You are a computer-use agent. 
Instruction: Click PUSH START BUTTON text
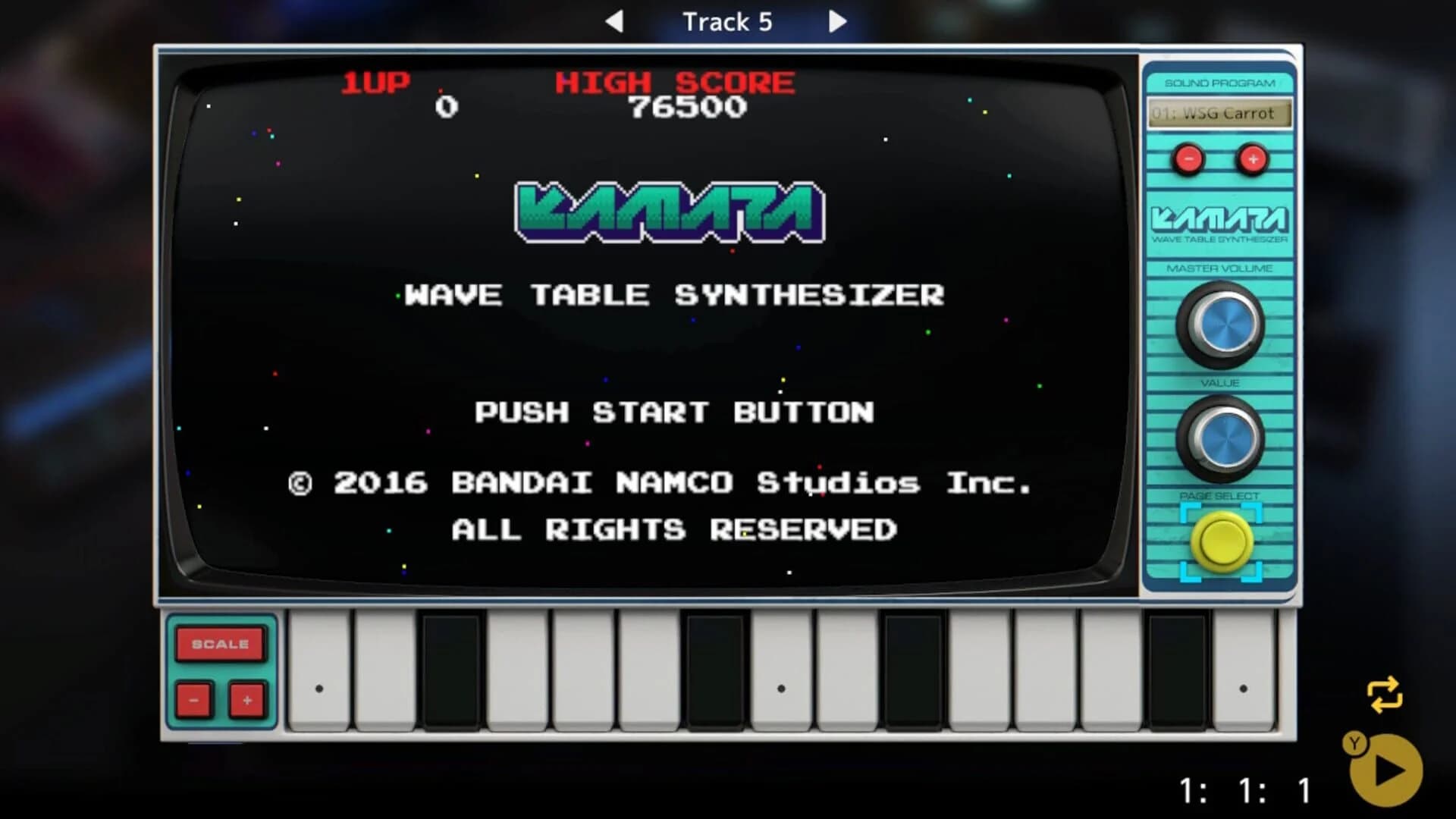tap(673, 413)
